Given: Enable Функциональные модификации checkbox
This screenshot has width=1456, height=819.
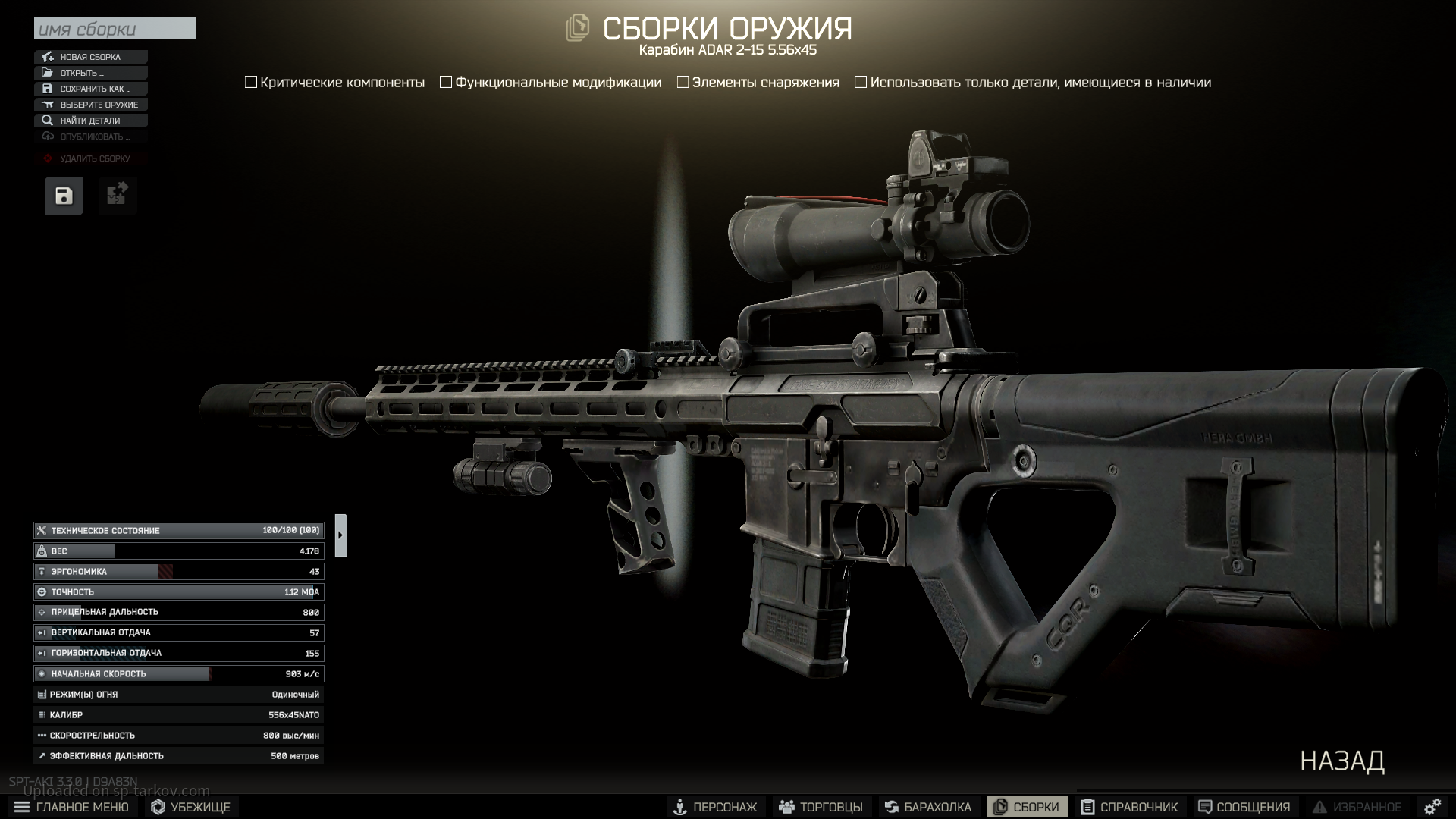Looking at the screenshot, I should click(x=446, y=83).
